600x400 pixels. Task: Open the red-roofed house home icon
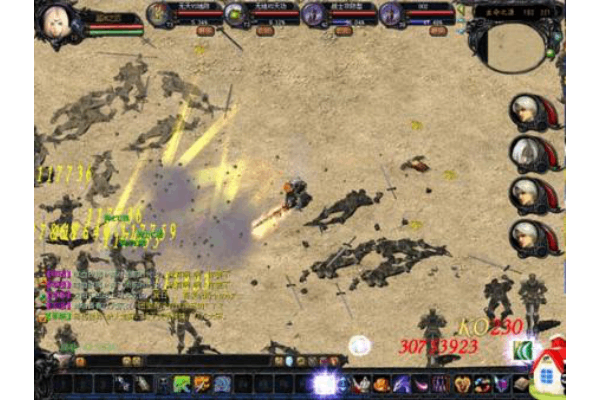click(549, 371)
